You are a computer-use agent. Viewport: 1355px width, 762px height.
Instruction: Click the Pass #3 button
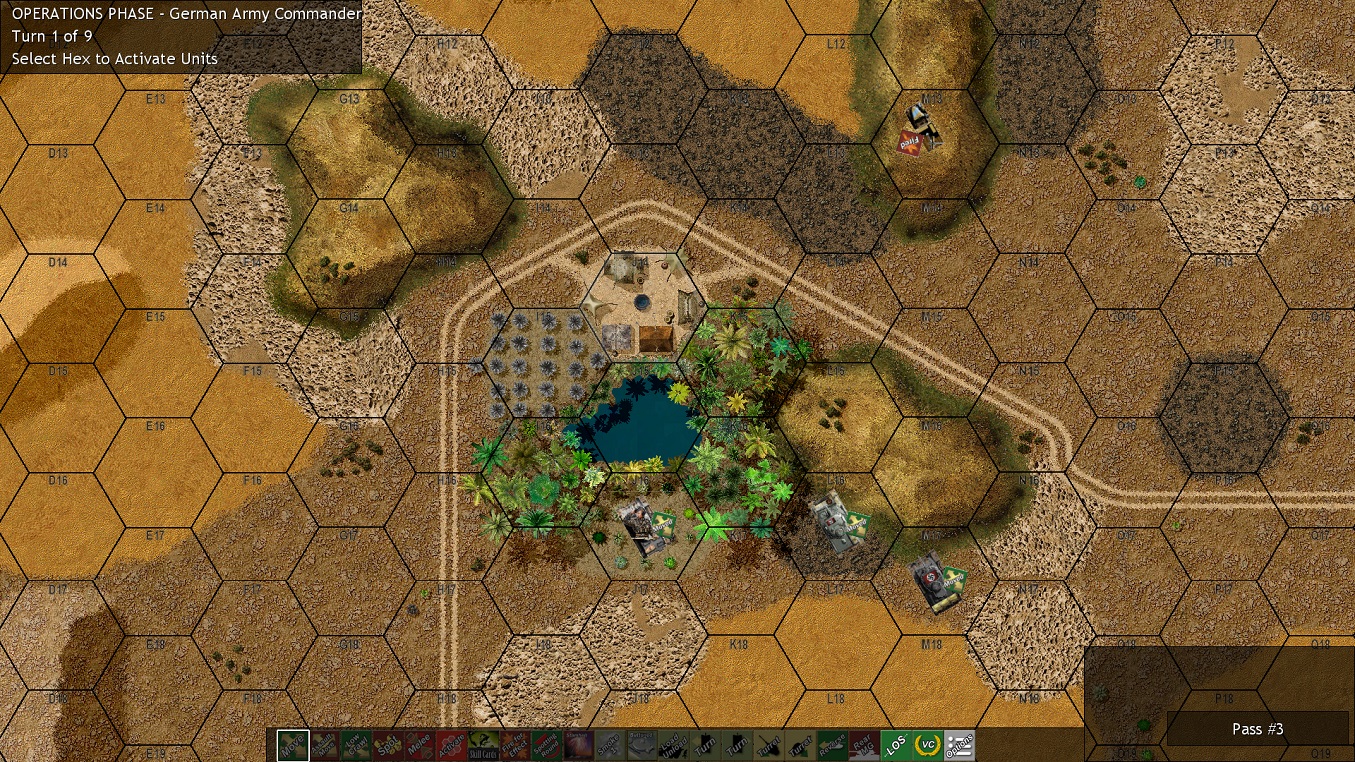click(x=1257, y=729)
